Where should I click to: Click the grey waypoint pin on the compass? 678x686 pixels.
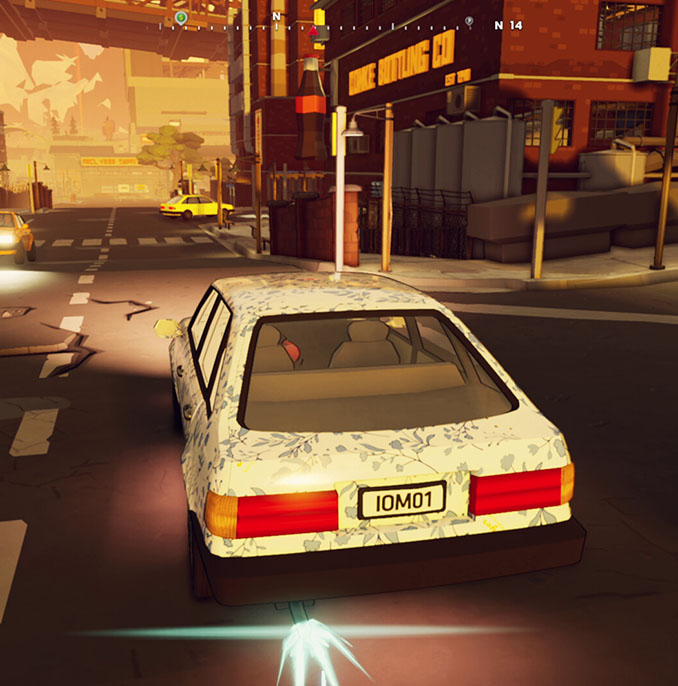click(x=469, y=20)
